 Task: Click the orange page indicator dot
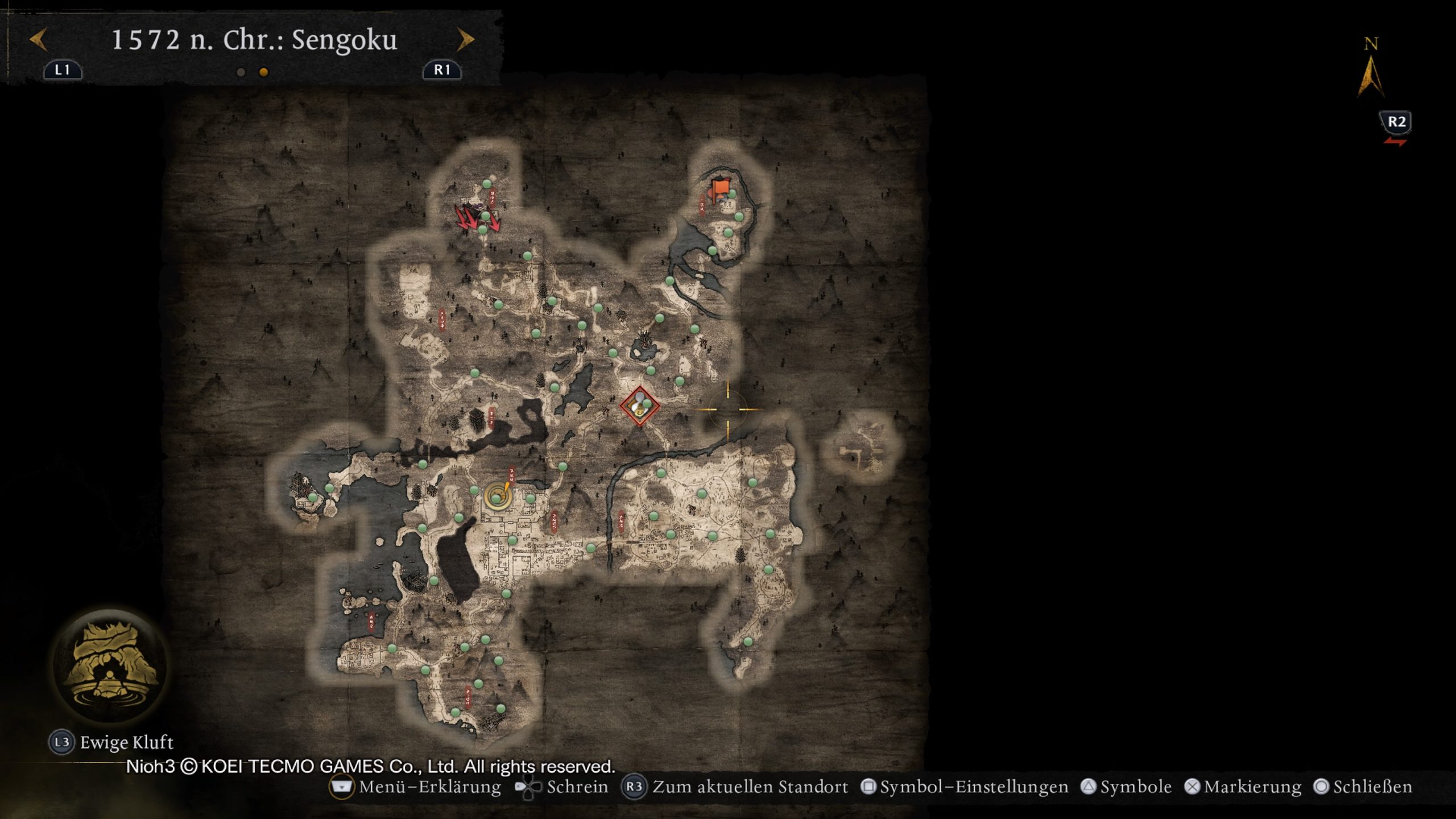tap(263, 72)
